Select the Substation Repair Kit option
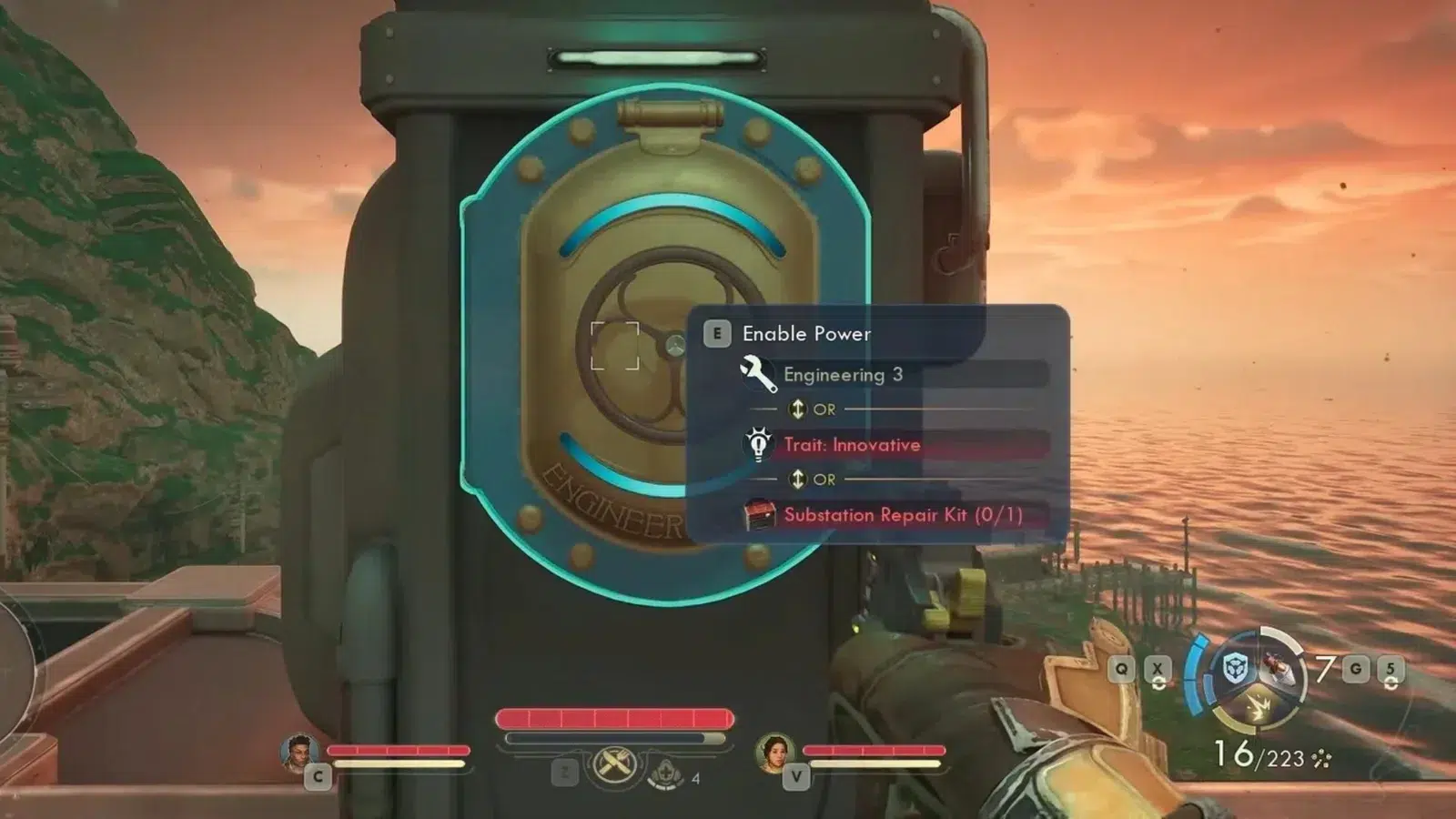The image size is (1456, 819). [x=902, y=515]
